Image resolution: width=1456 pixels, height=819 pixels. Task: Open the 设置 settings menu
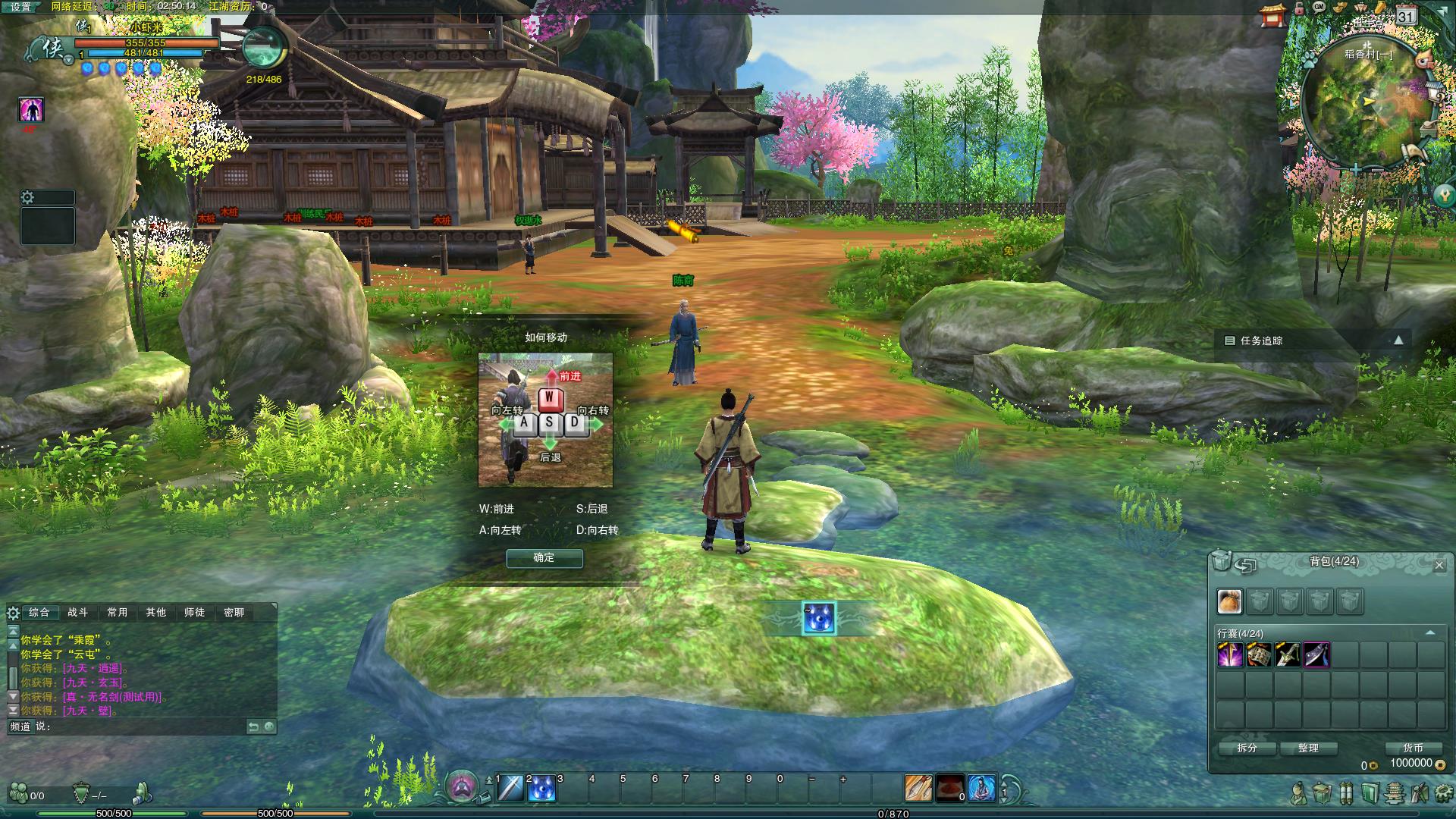[x=21, y=7]
